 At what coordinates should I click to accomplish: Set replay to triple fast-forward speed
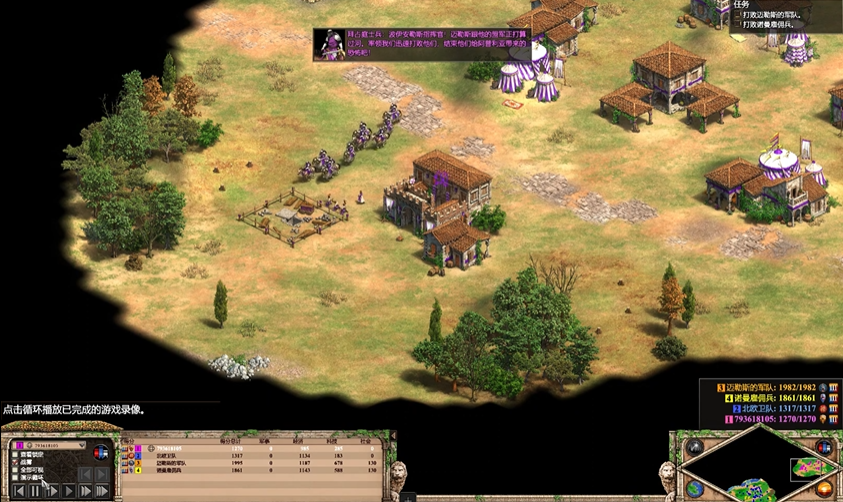tap(102, 491)
